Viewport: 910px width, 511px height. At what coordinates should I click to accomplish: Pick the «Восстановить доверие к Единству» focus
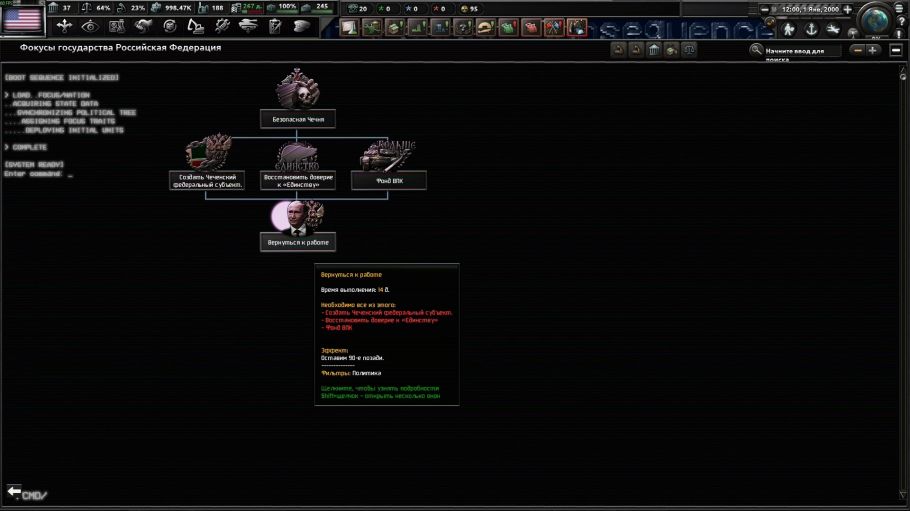[299, 180]
